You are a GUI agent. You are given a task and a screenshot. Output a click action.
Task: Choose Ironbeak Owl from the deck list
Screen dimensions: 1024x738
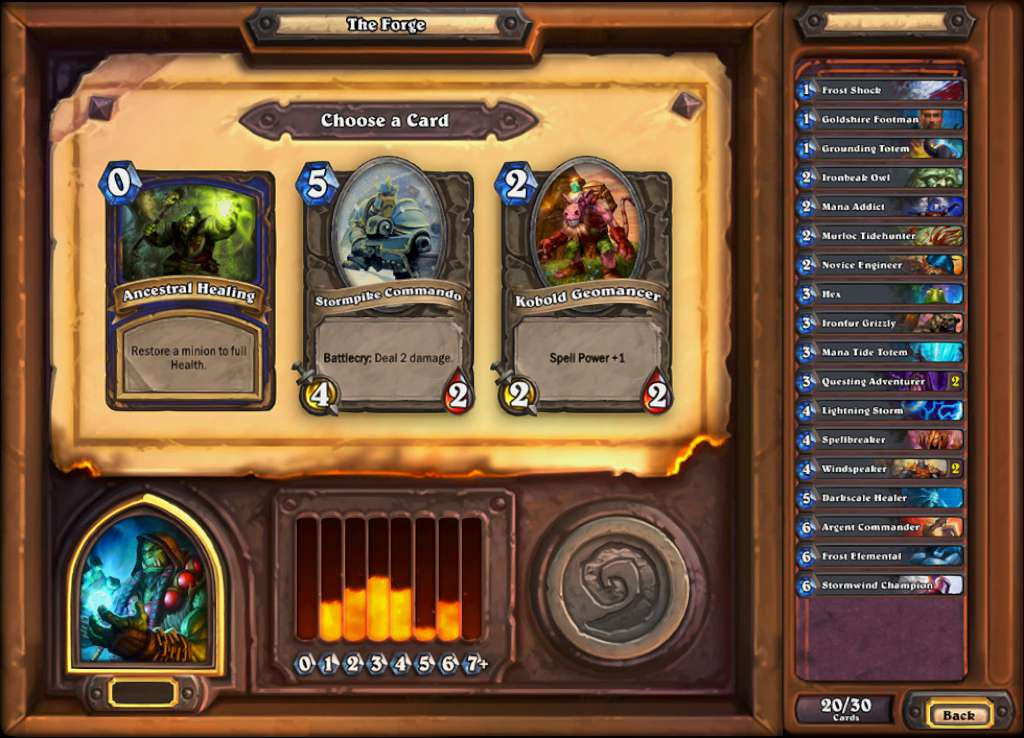pyautogui.click(x=880, y=177)
